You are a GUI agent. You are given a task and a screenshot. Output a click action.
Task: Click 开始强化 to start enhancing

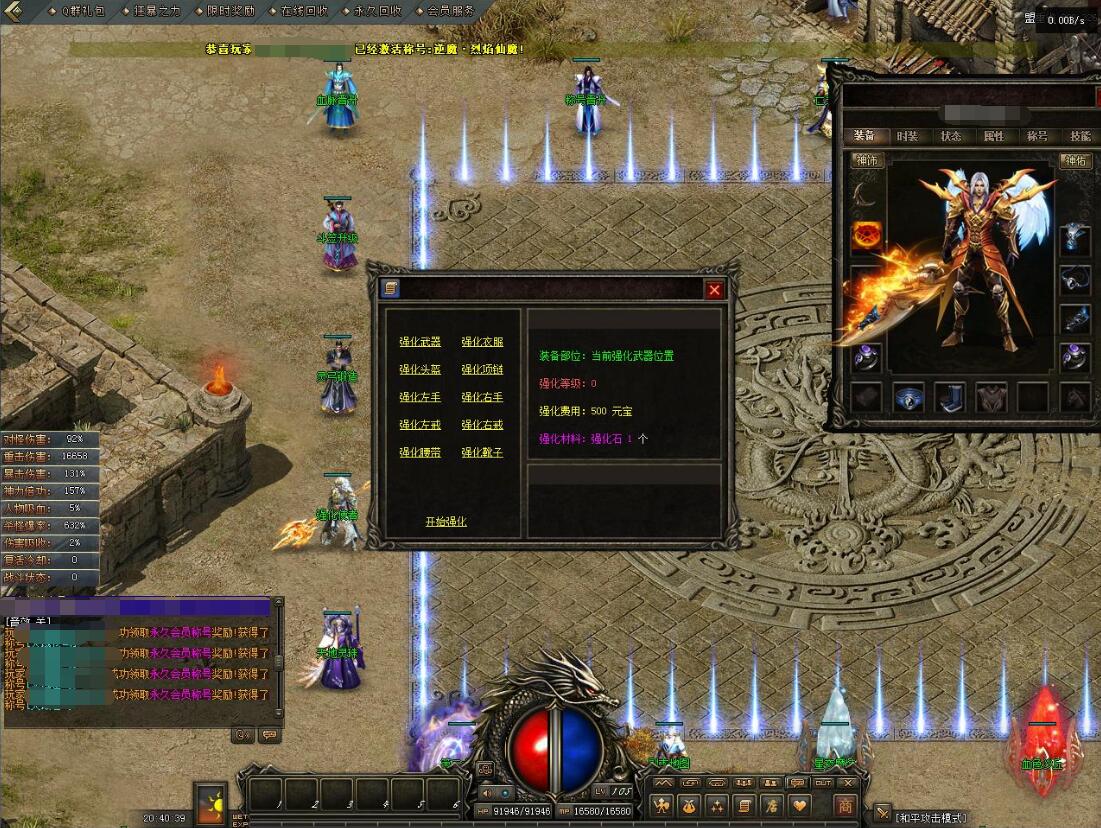[446, 522]
